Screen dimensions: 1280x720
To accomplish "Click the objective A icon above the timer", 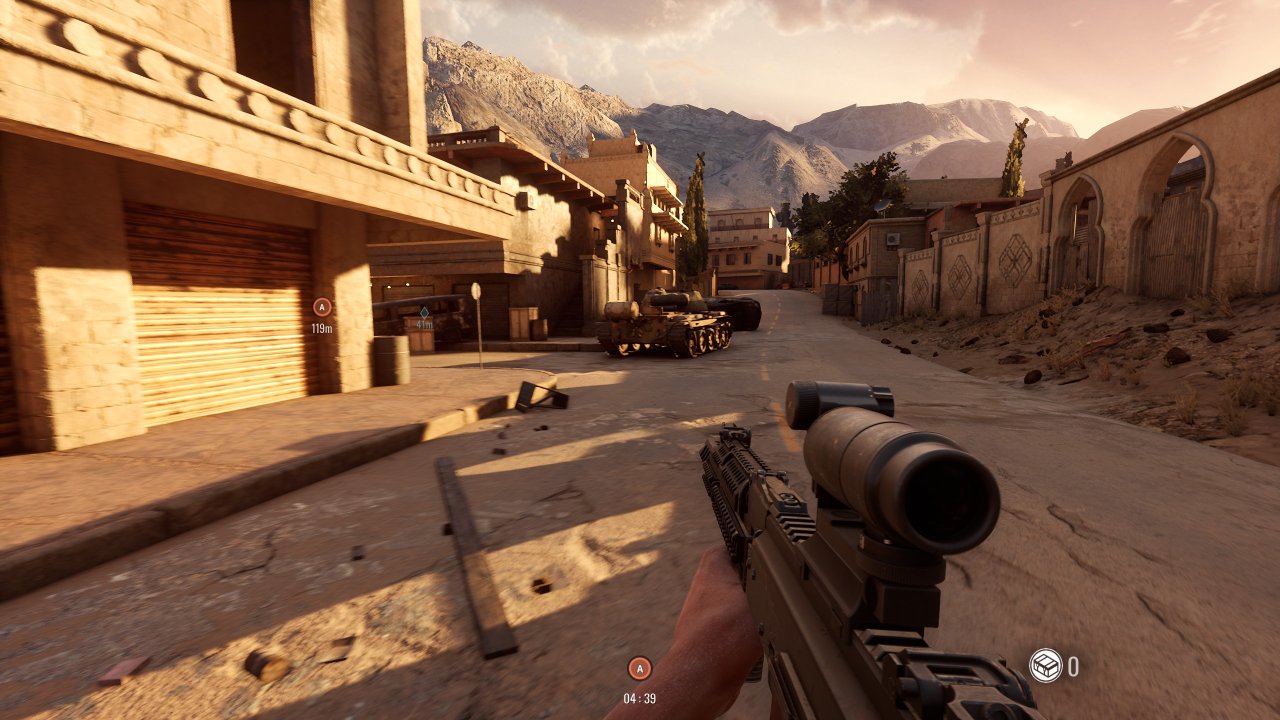I will (639, 668).
